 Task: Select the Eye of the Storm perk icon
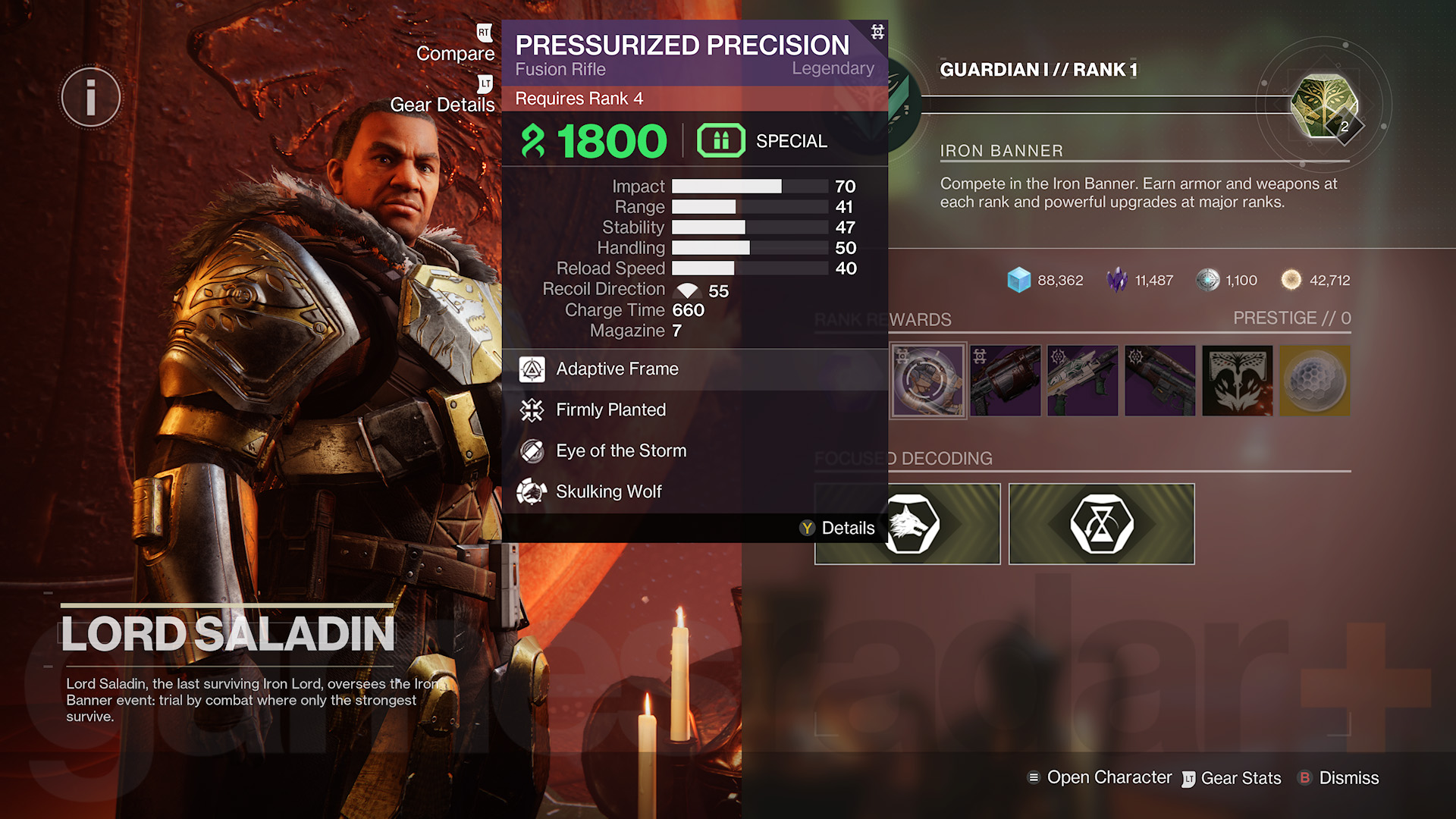pos(533,450)
